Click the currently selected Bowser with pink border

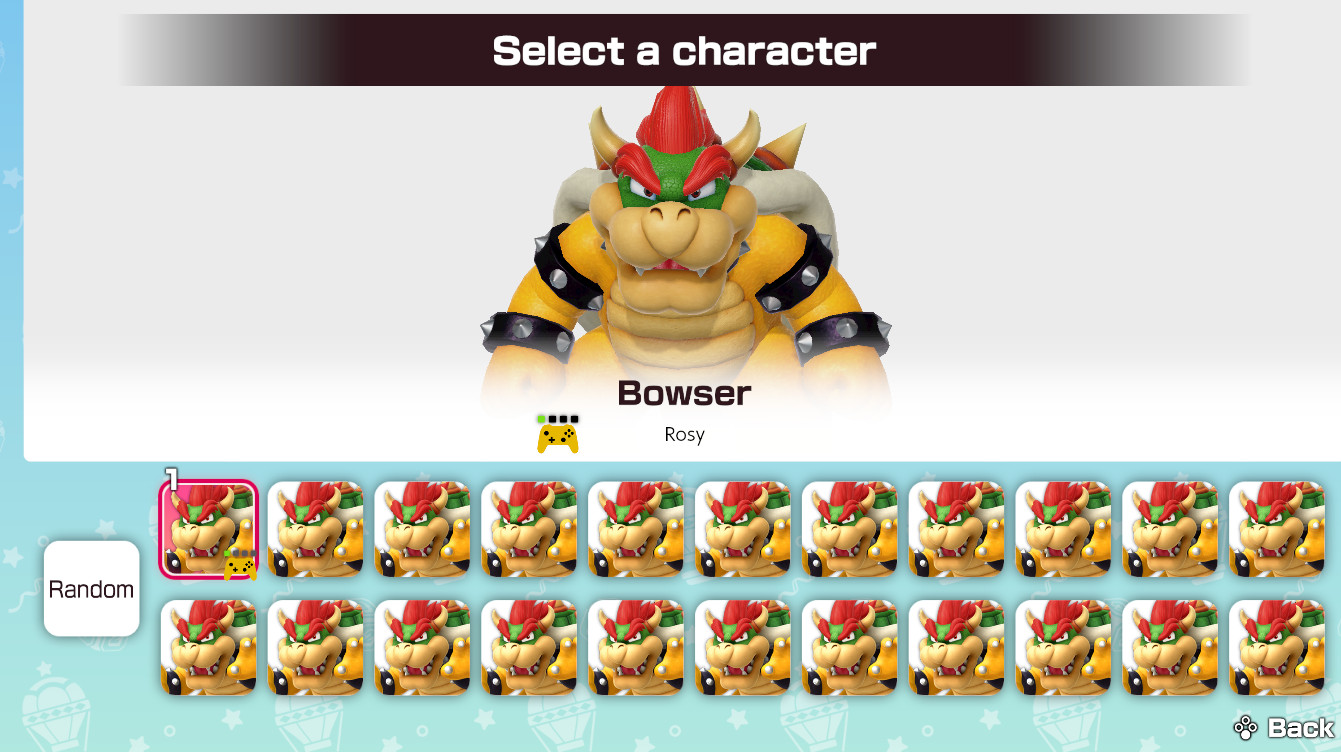pos(208,527)
